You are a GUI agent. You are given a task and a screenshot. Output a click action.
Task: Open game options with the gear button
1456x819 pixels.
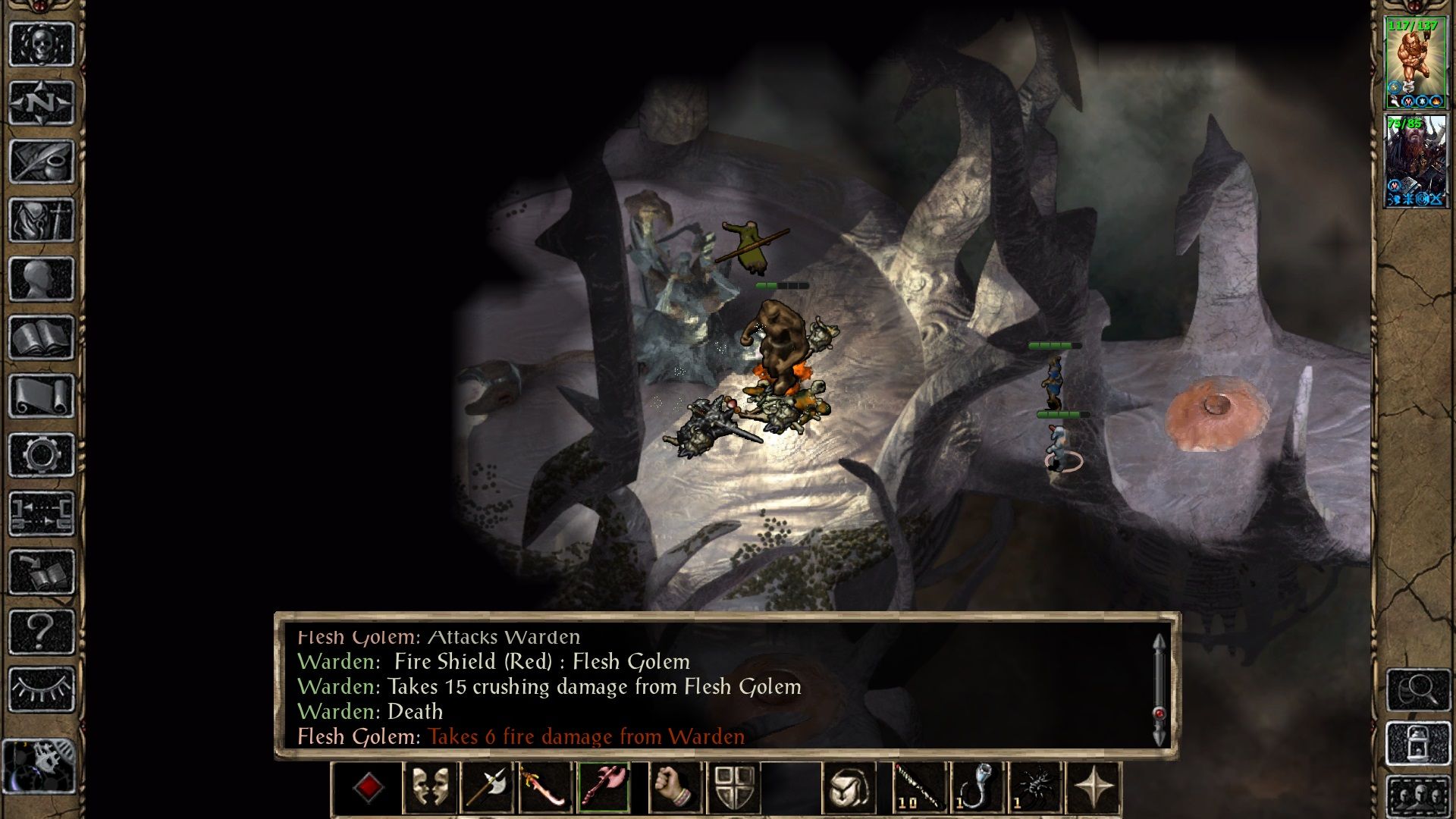click(42, 455)
